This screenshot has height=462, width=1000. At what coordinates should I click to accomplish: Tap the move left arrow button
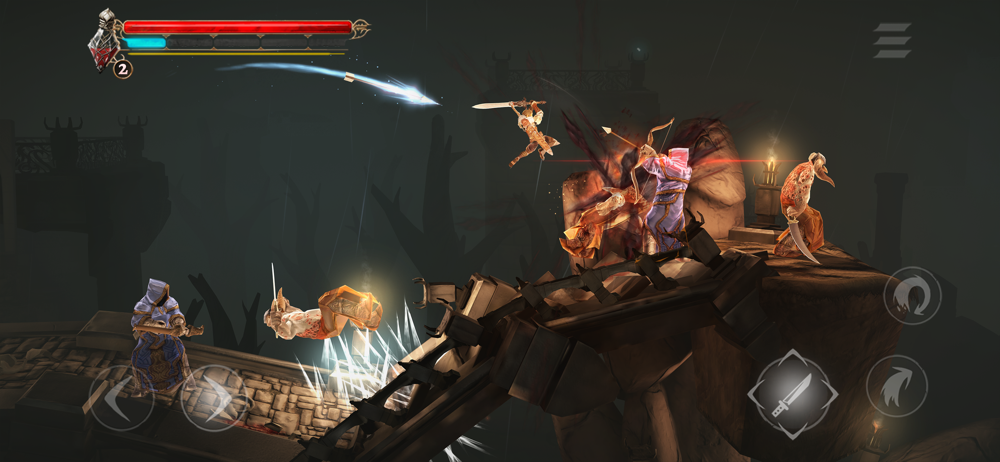pyautogui.click(x=121, y=397)
